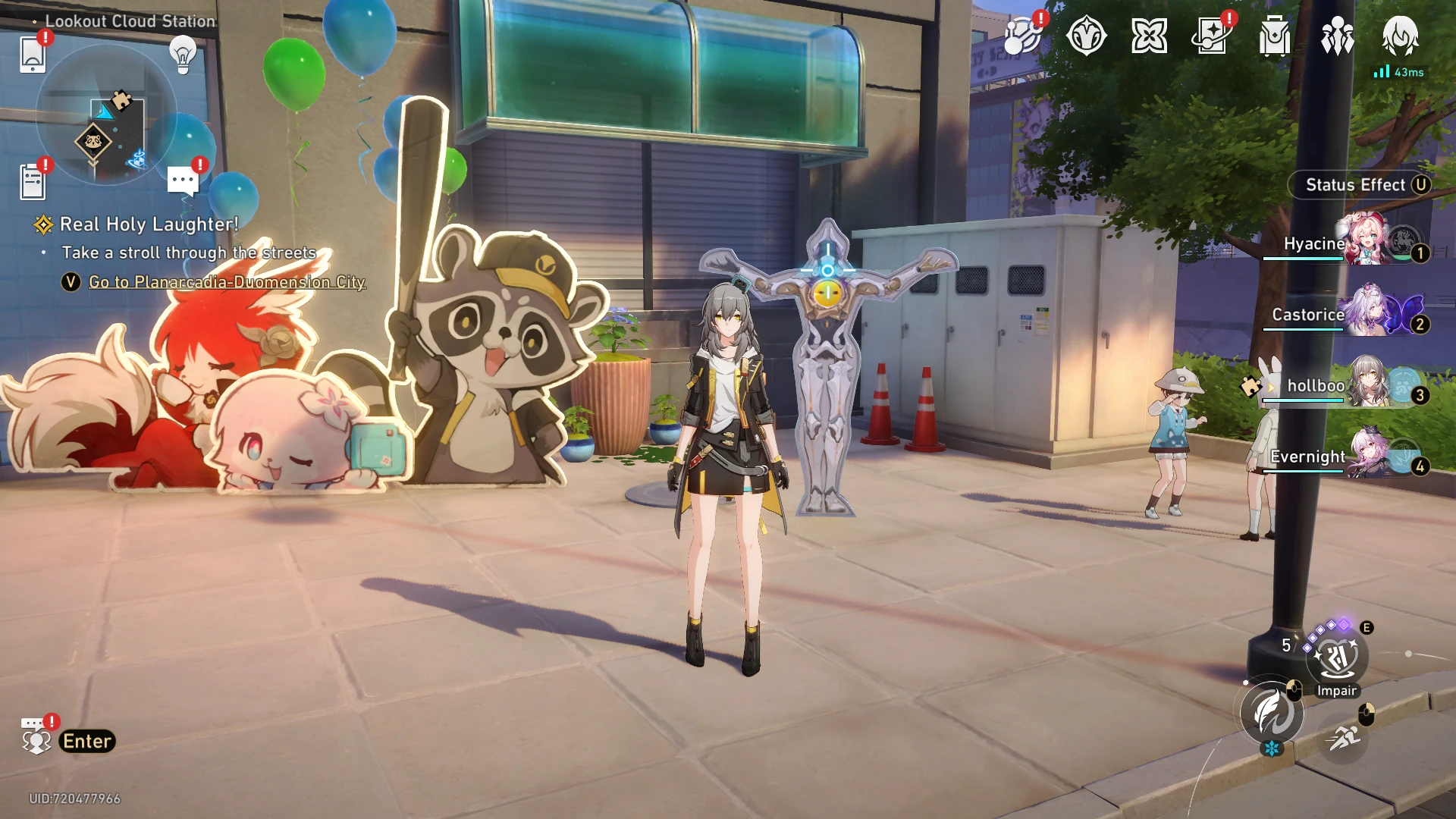Select the Real Holy Laughter! quest tracker
Screen dimensions: 1456x819
point(149,224)
